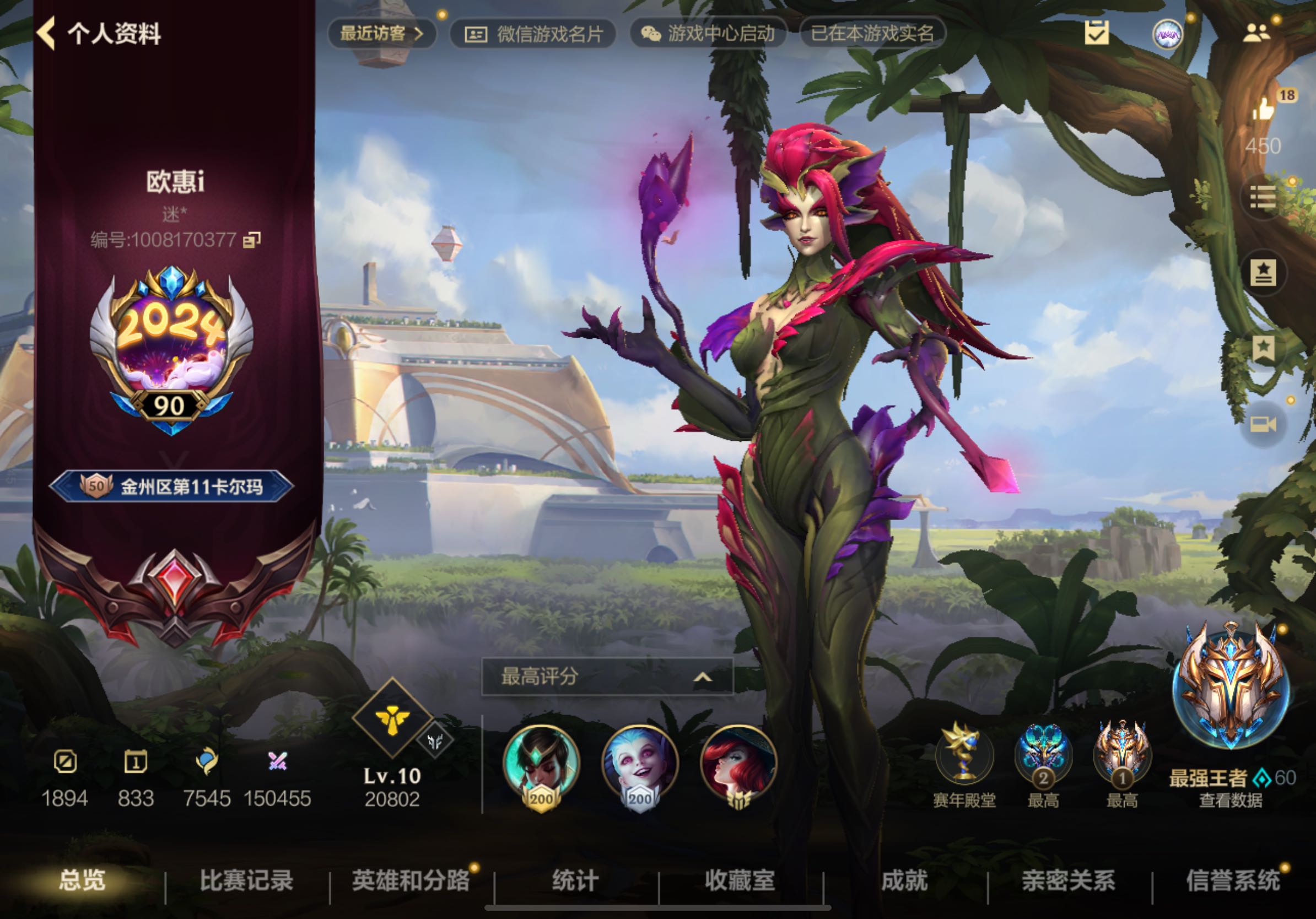
Task: Open the checklist icon in the top bar
Action: pos(1097,33)
